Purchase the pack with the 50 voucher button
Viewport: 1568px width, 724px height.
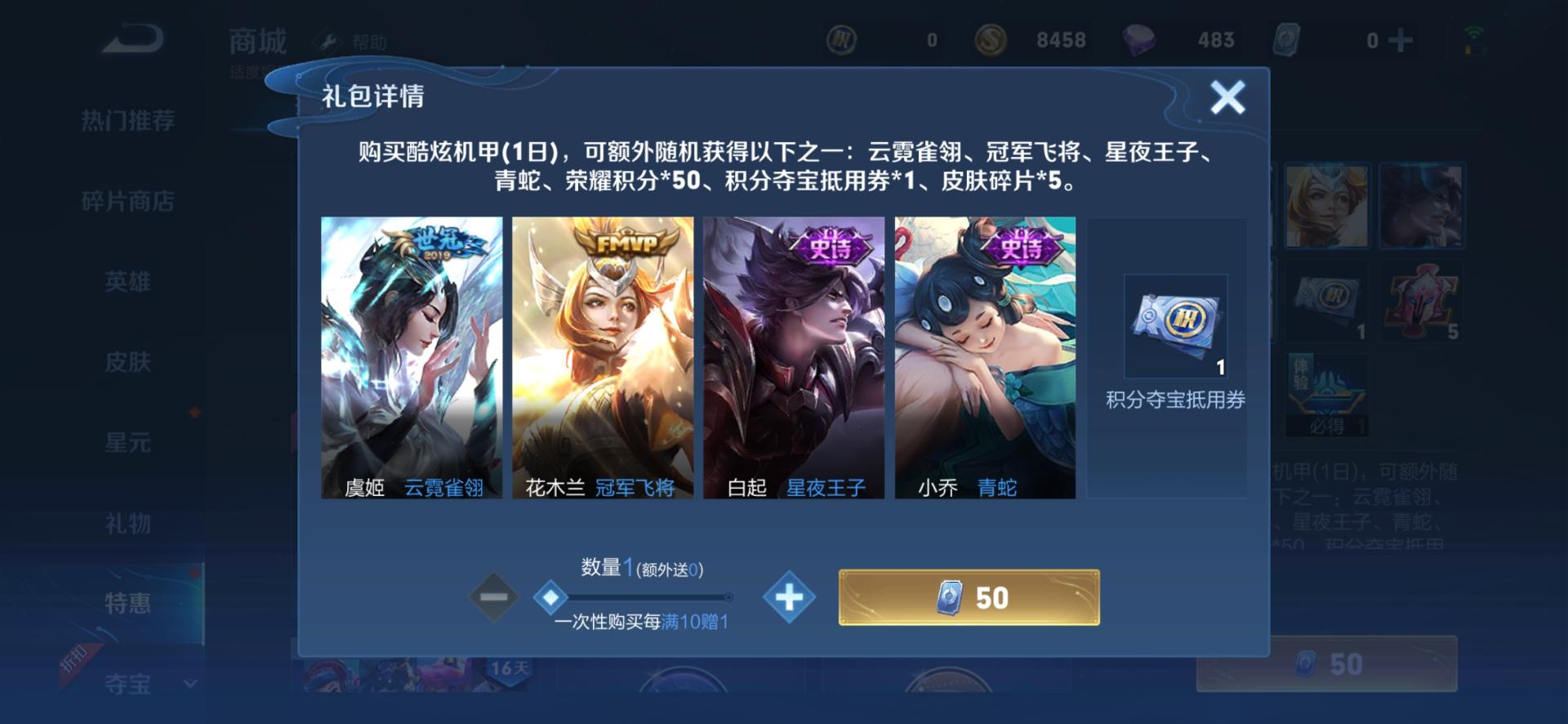click(x=968, y=597)
